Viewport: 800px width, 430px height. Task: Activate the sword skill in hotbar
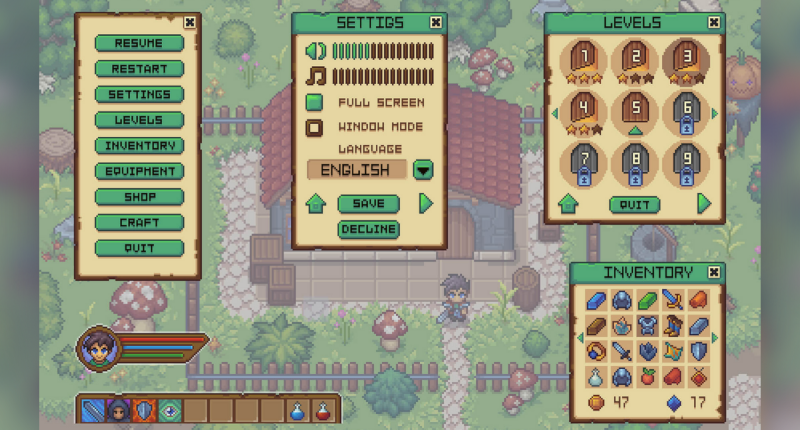click(92, 409)
